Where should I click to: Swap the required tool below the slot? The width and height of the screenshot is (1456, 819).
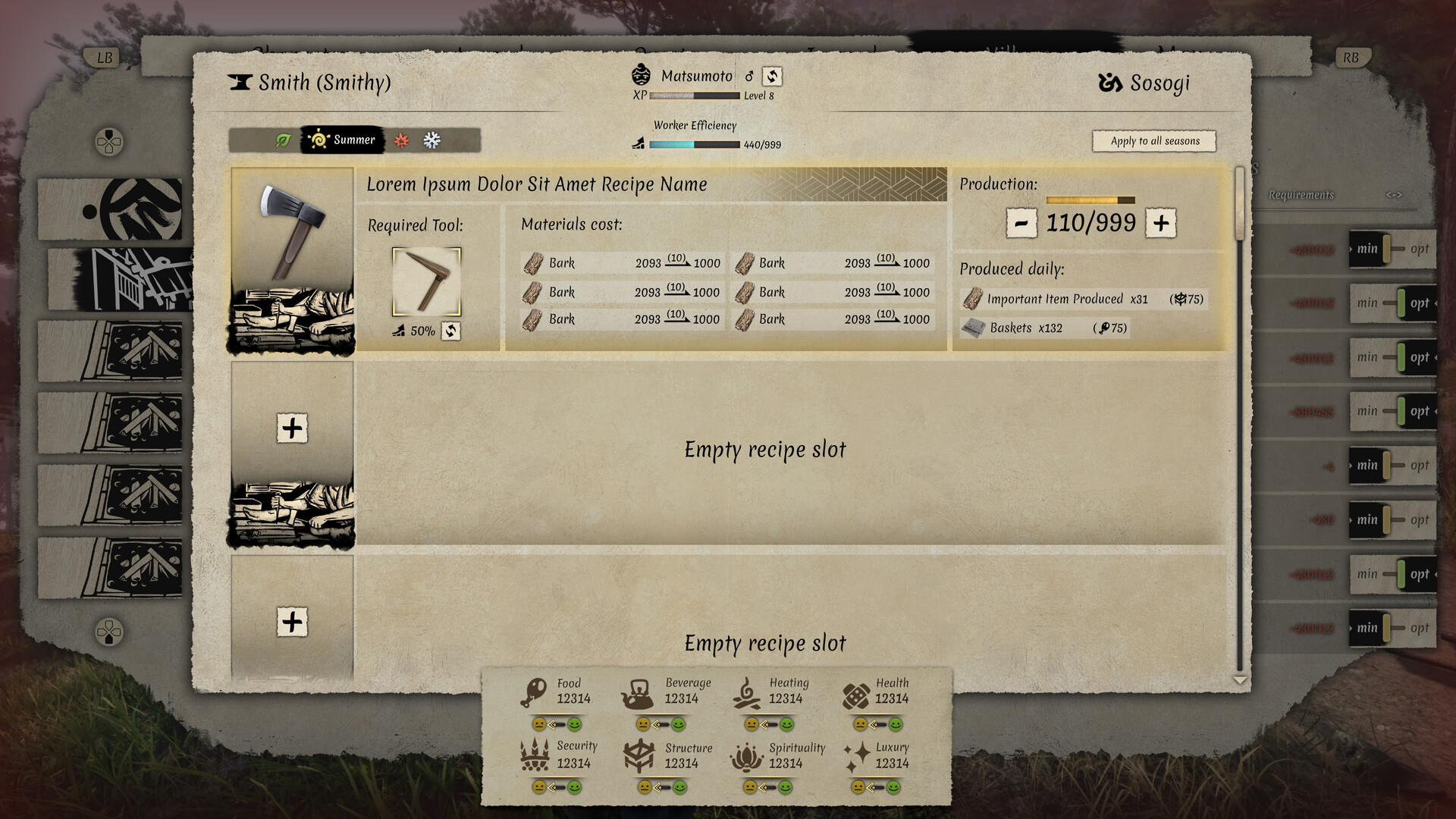click(451, 331)
